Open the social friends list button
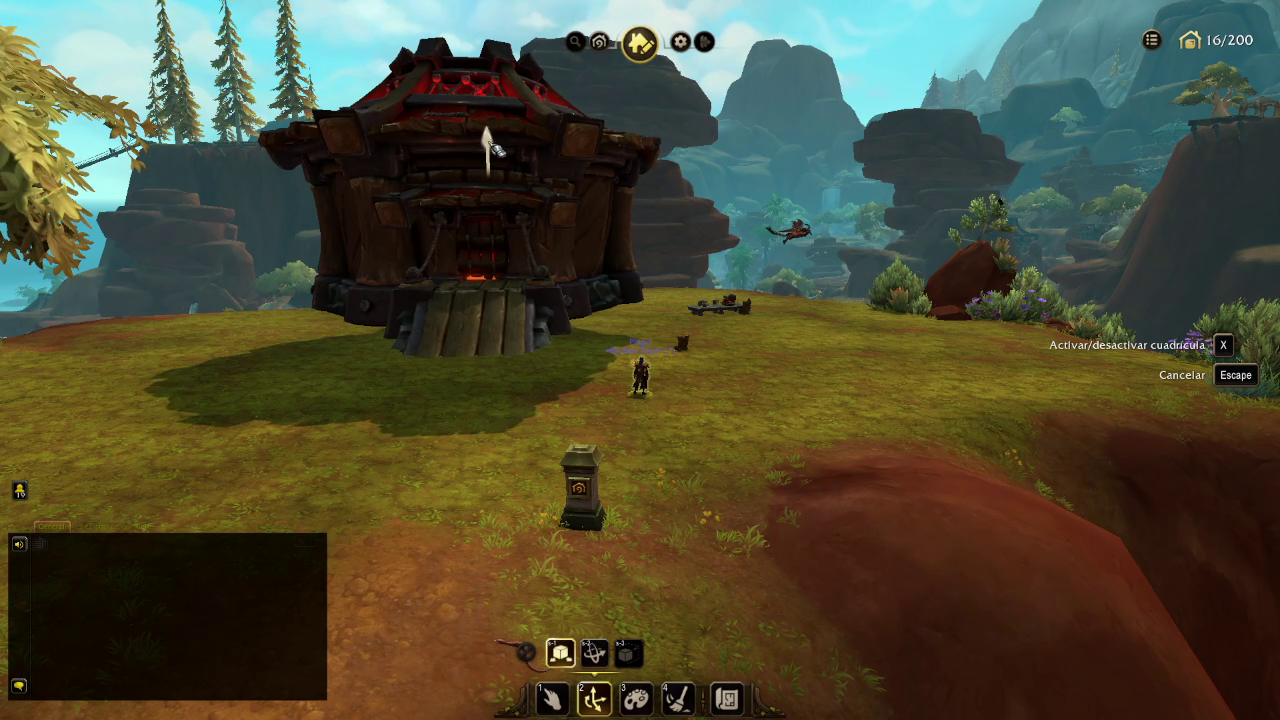The image size is (1280, 720). pyautogui.click(x=20, y=490)
